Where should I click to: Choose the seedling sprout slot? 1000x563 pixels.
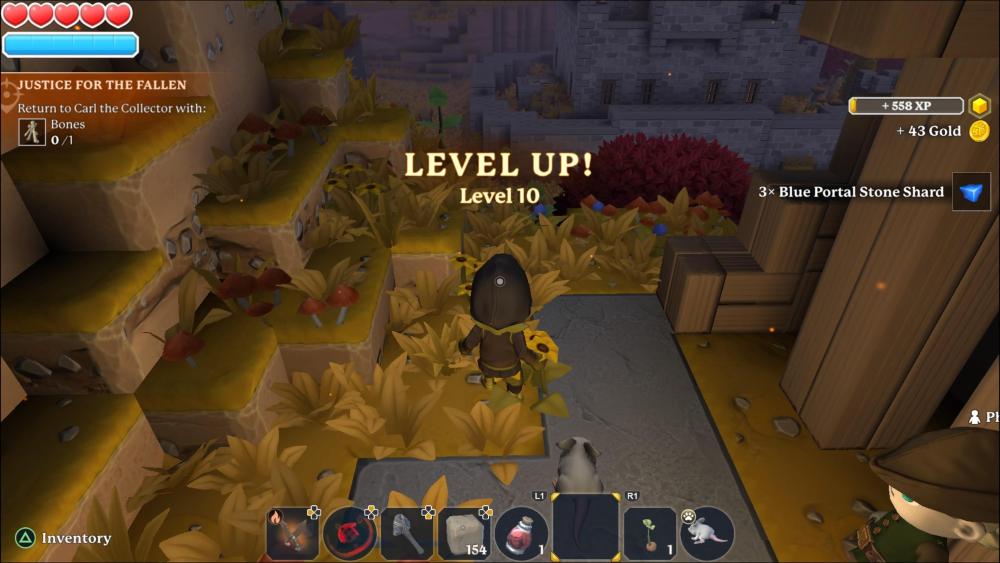point(649,533)
